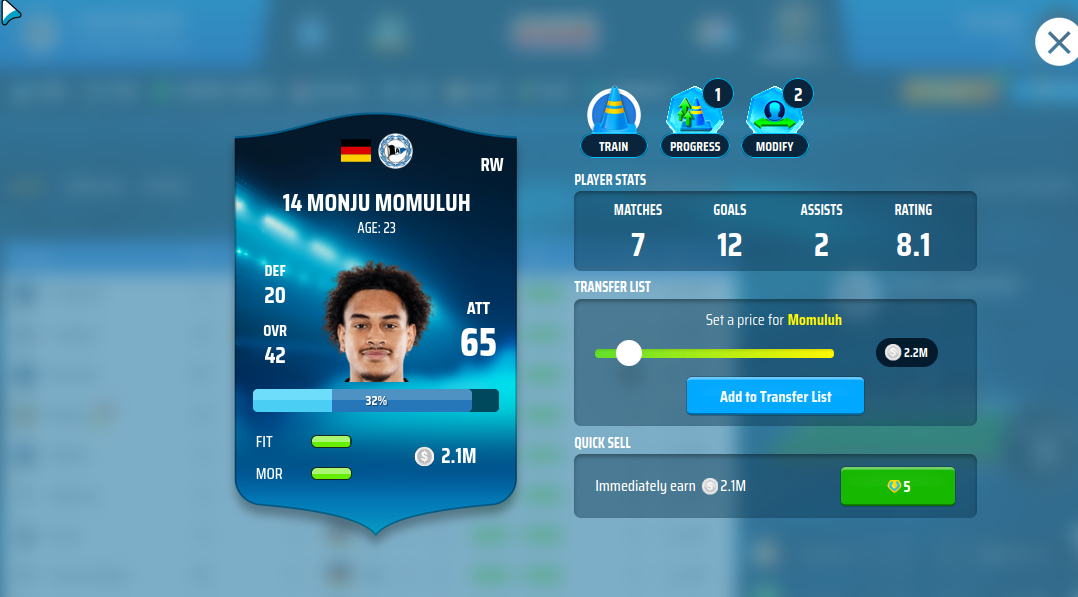Select the Monju Momuluh player card
The height and width of the screenshot is (597, 1078).
375,320
